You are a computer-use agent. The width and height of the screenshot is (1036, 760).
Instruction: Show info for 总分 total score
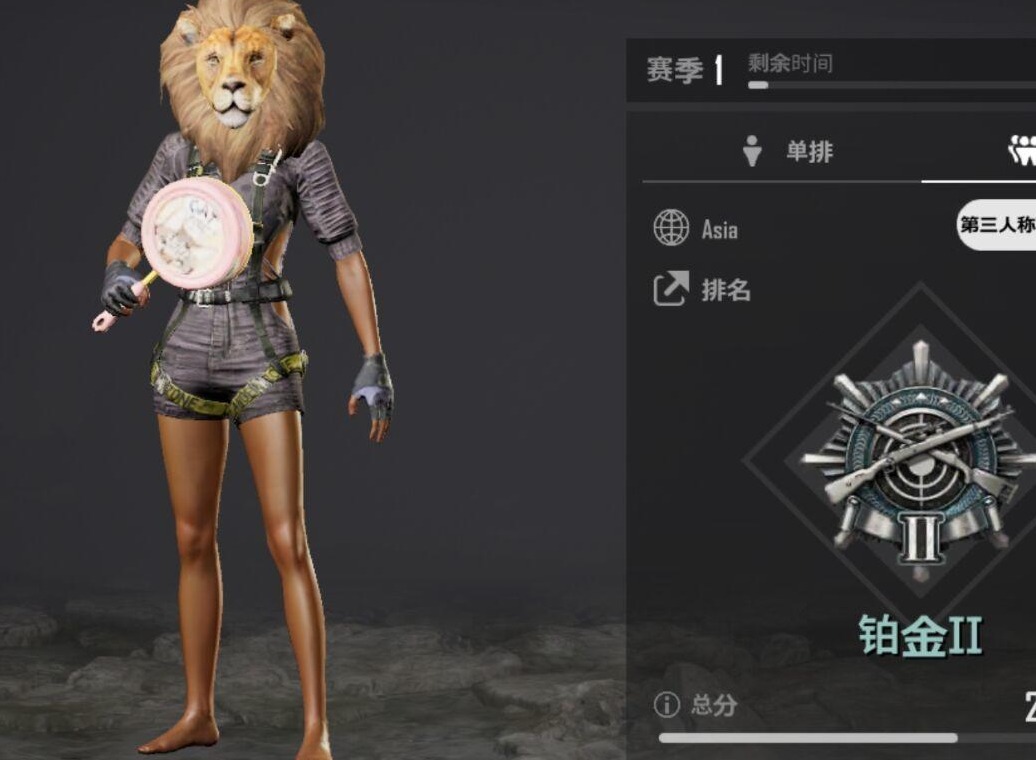[666, 705]
